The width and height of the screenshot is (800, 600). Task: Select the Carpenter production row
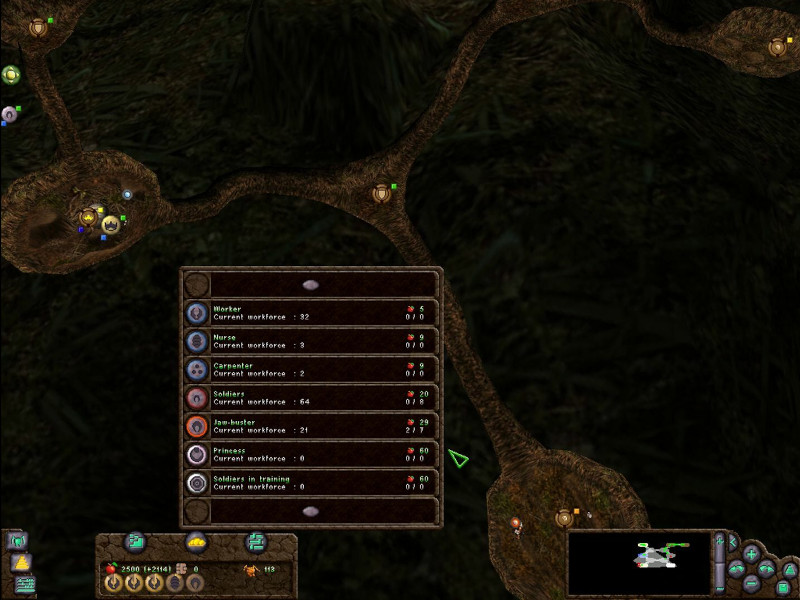[x=310, y=370]
